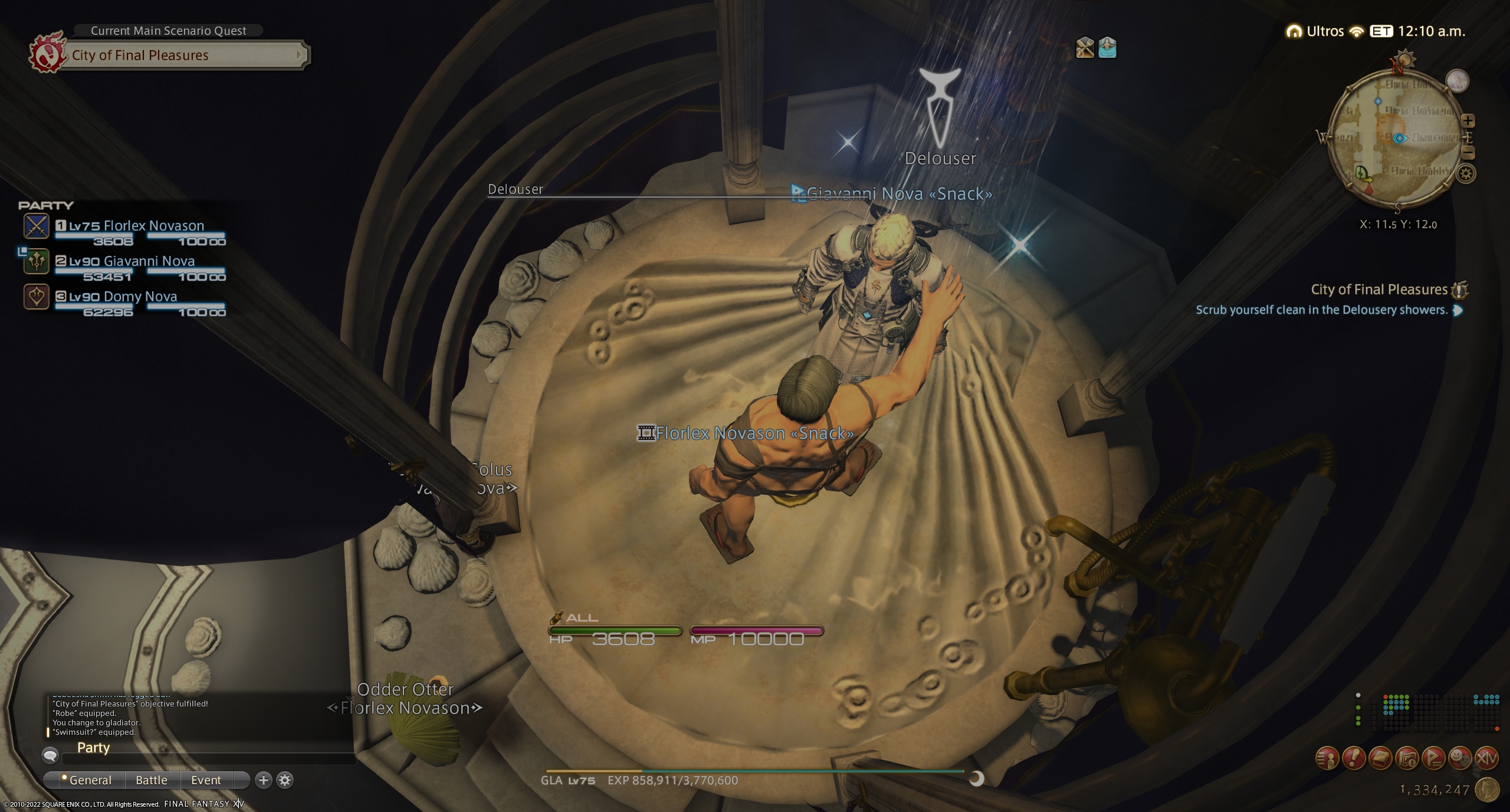1510x812 pixels.
Task: Switch to the Battle chat tab
Action: pyautogui.click(x=152, y=780)
